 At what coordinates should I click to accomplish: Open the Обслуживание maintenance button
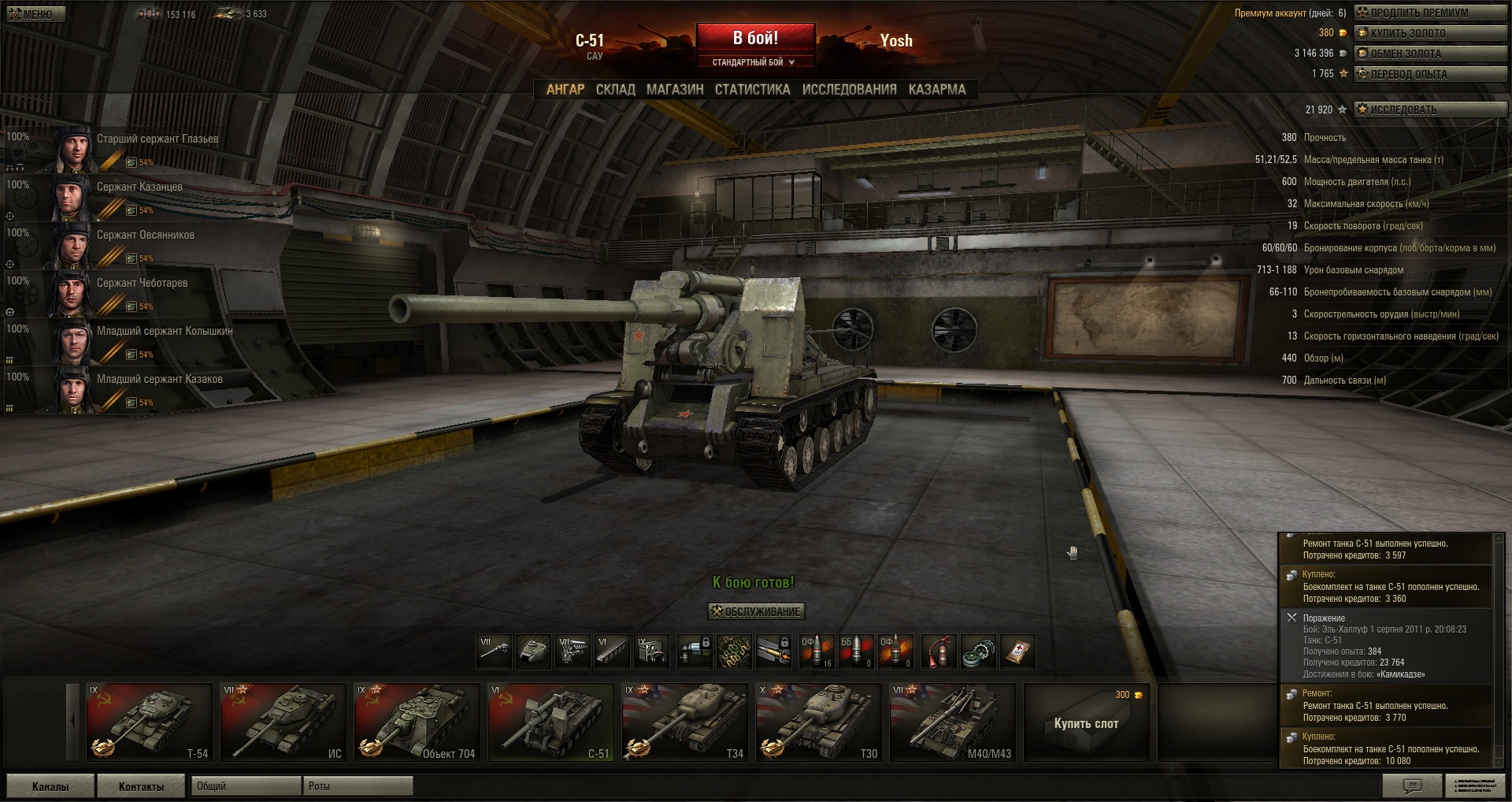[x=756, y=611]
